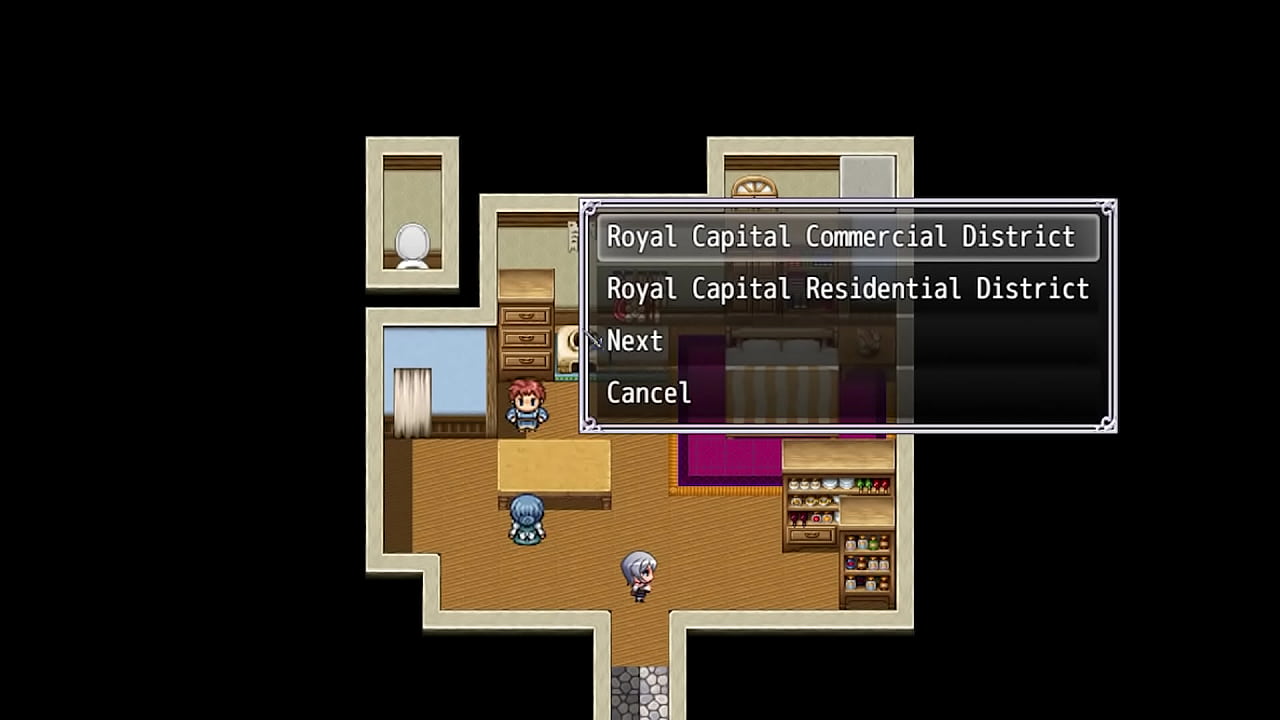Viewport: 1280px width, 720px height.
Task: Cancel the destination menu
Action: pyautogui.click(x=649, y=393)
